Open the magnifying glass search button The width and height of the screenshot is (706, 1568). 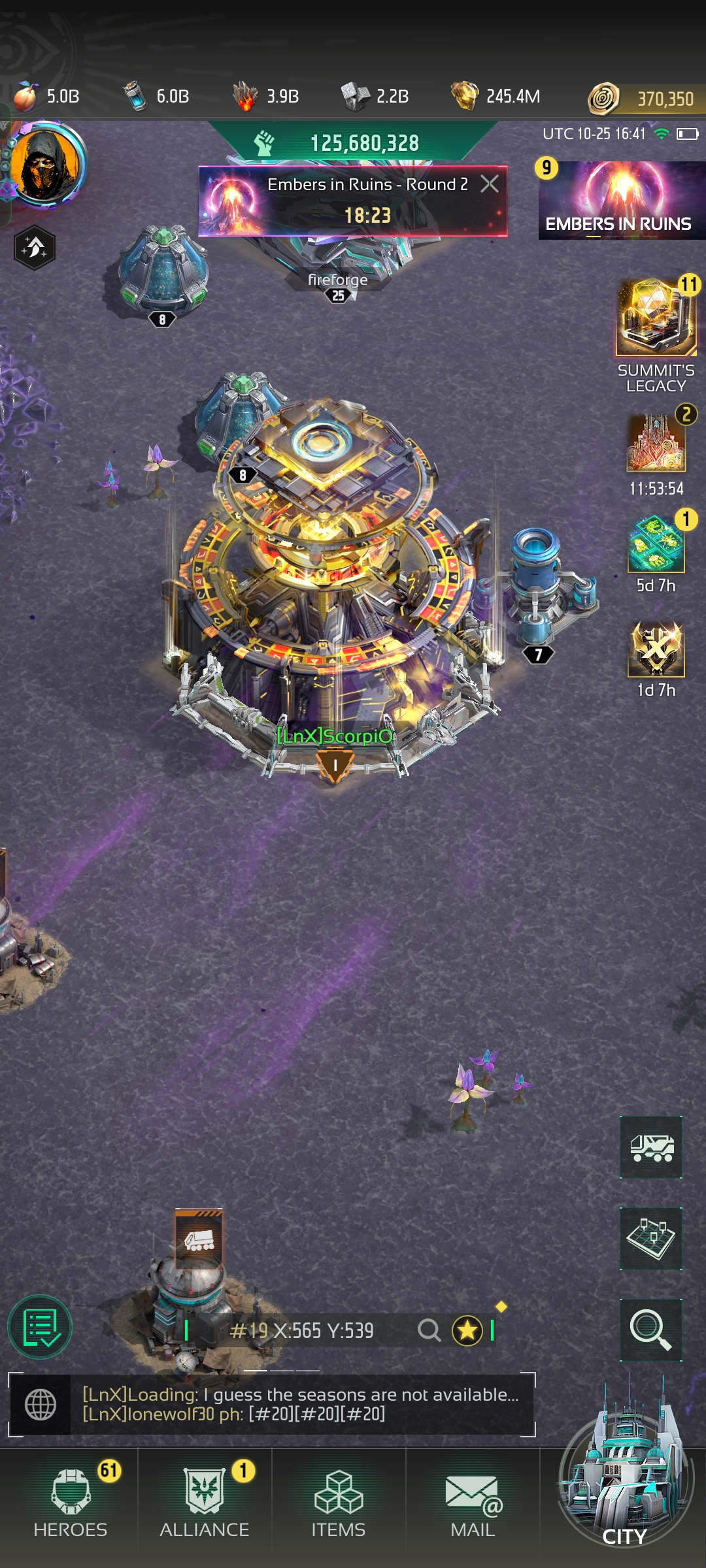(x=650, y=1330)
